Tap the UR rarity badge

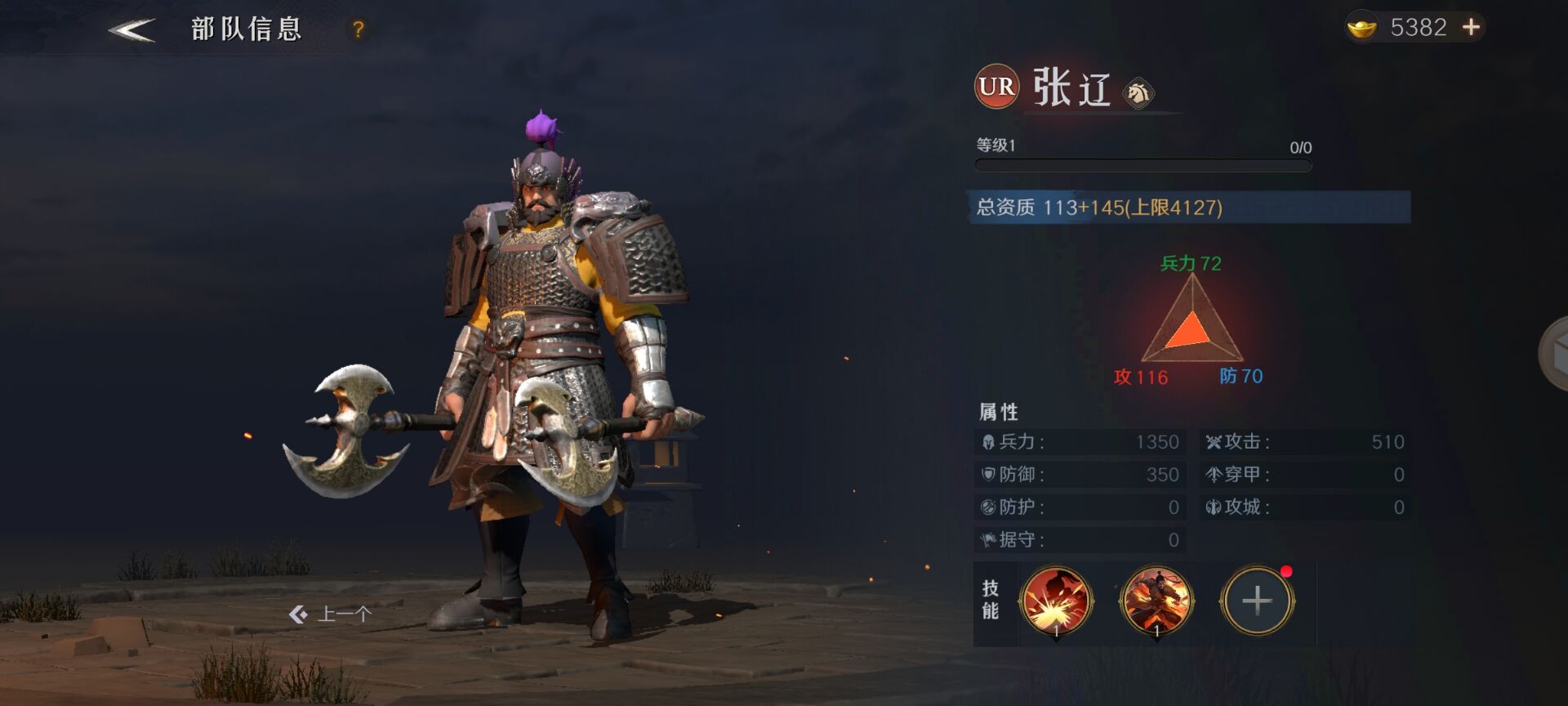996,87
